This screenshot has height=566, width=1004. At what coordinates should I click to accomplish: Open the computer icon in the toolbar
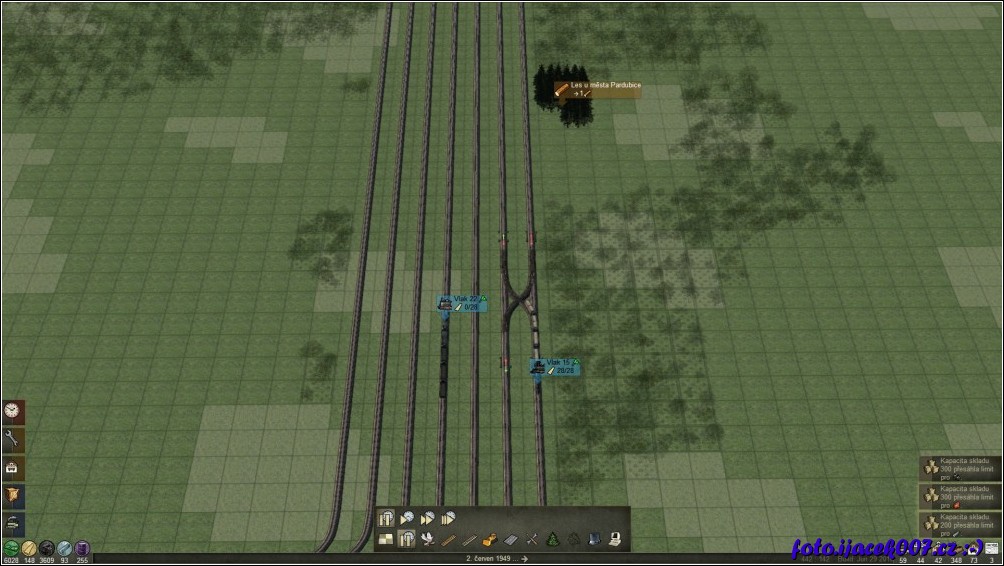615,540
